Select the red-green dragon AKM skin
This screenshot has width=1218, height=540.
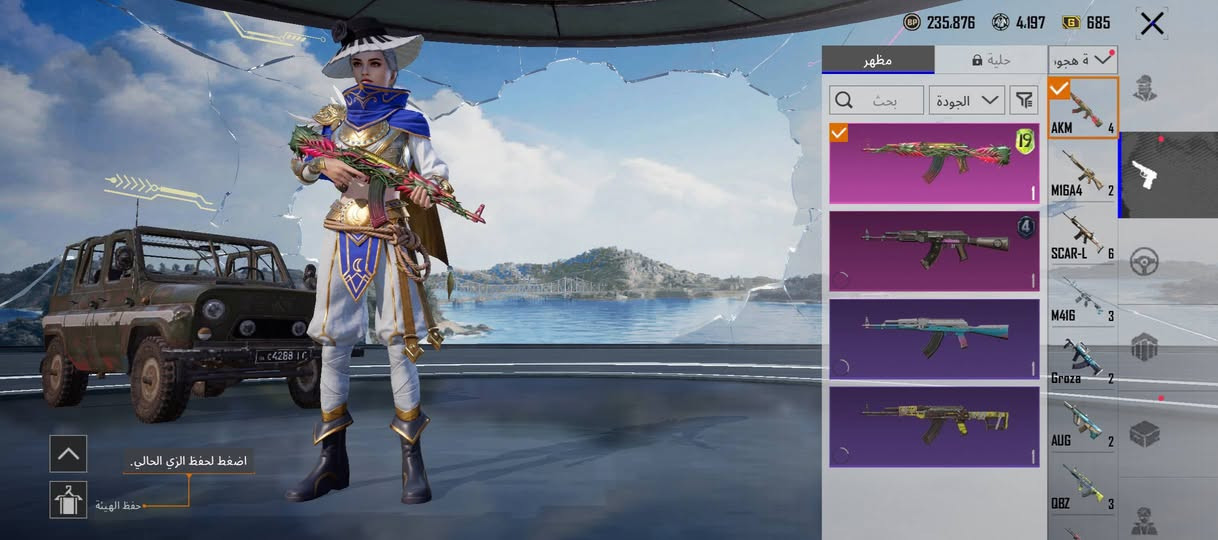coord(934,163)
